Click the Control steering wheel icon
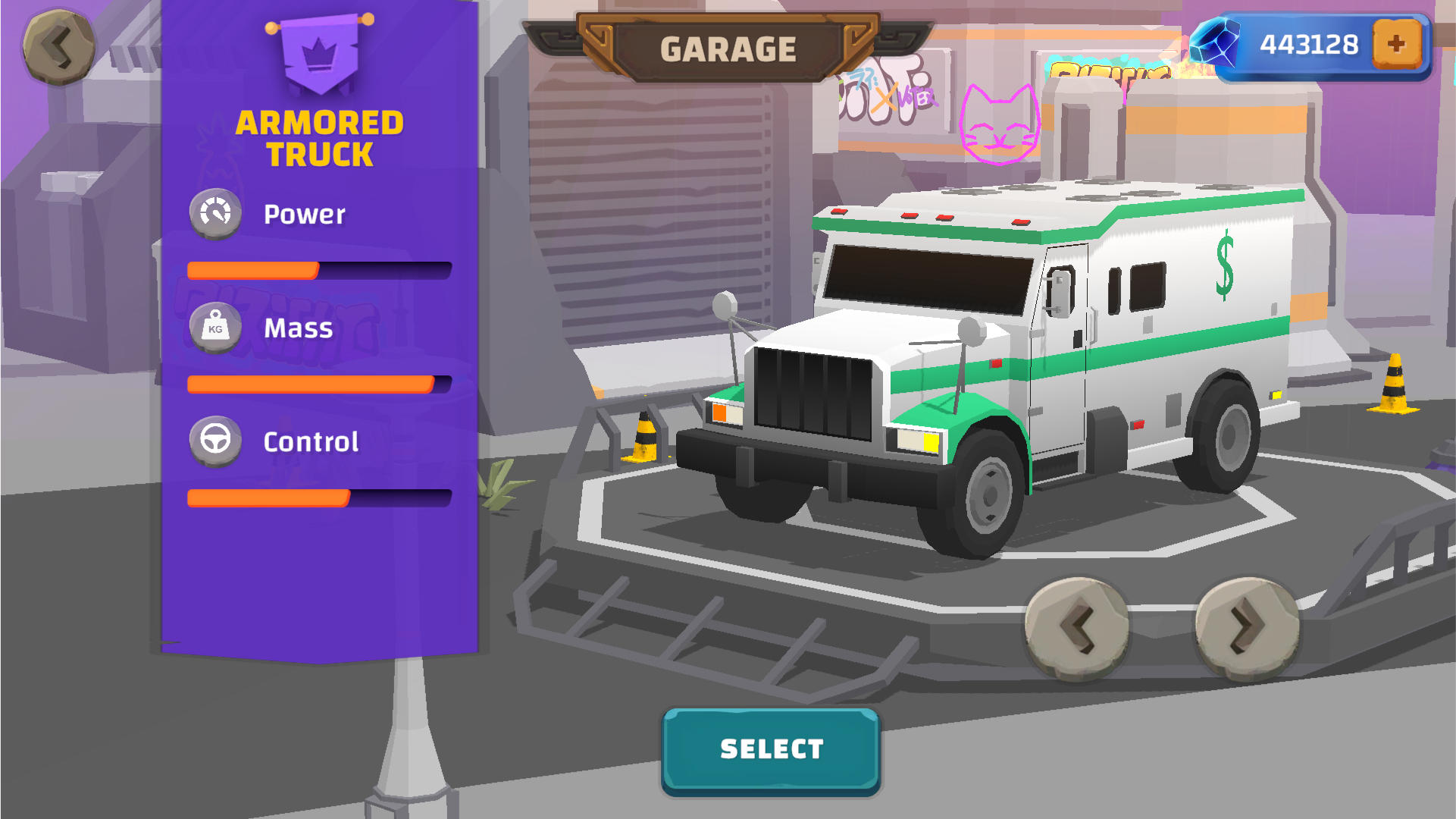This screenshot has height=819, width=1456. (x=215, y=441)
